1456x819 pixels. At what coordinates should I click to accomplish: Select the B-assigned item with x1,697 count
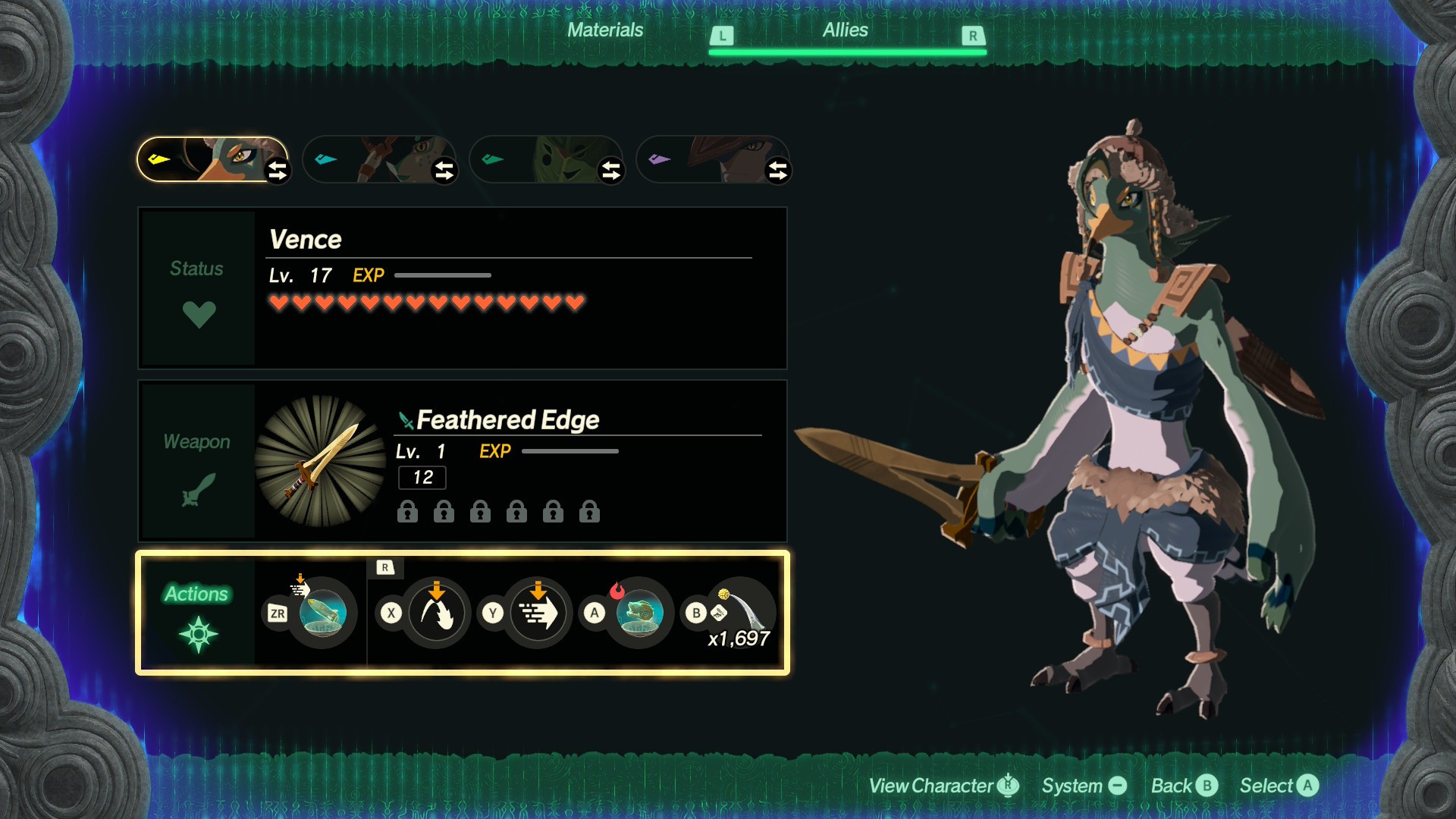[741, 613]
